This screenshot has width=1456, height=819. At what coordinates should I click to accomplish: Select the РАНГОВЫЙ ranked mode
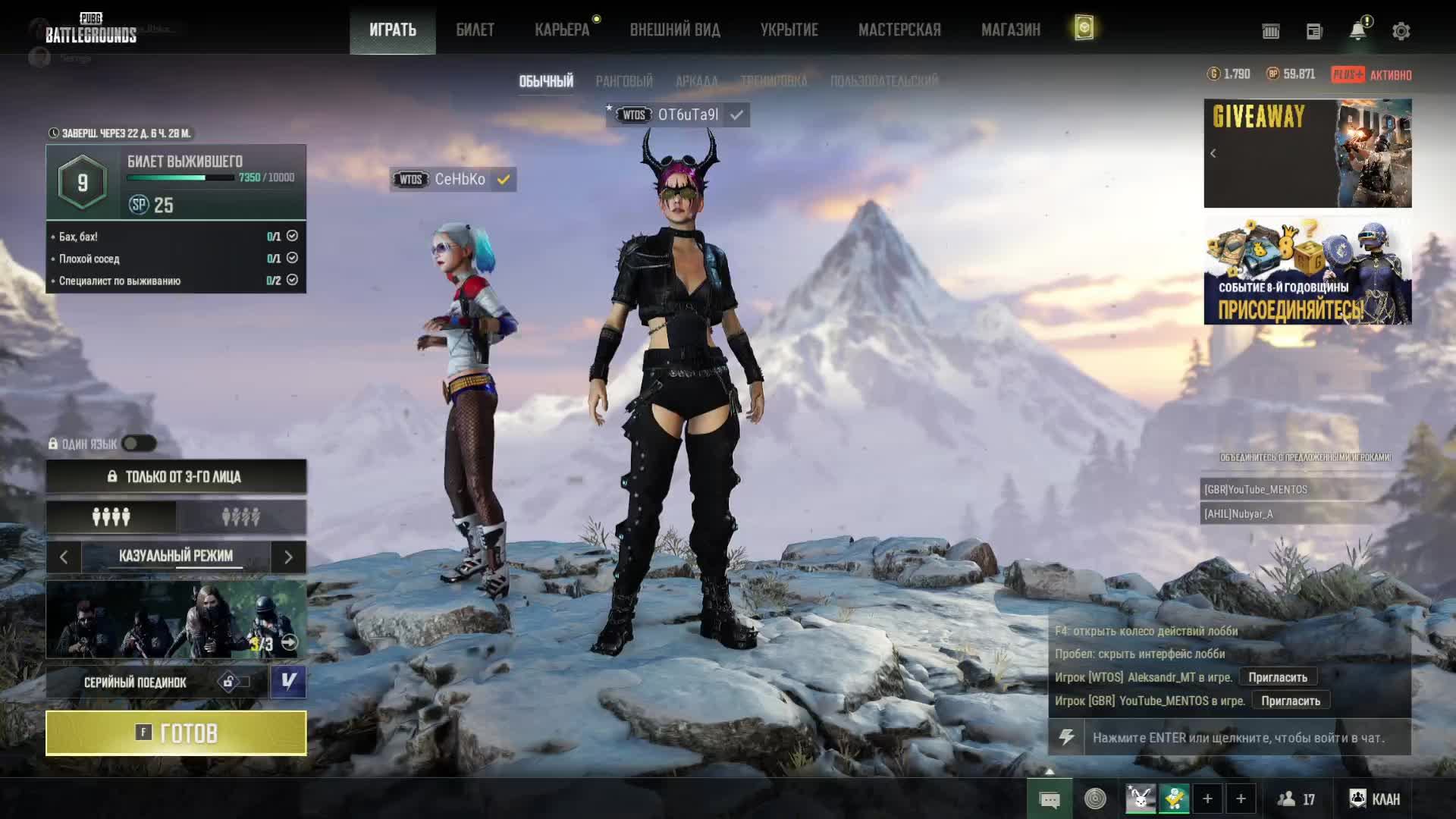[623, 81]
